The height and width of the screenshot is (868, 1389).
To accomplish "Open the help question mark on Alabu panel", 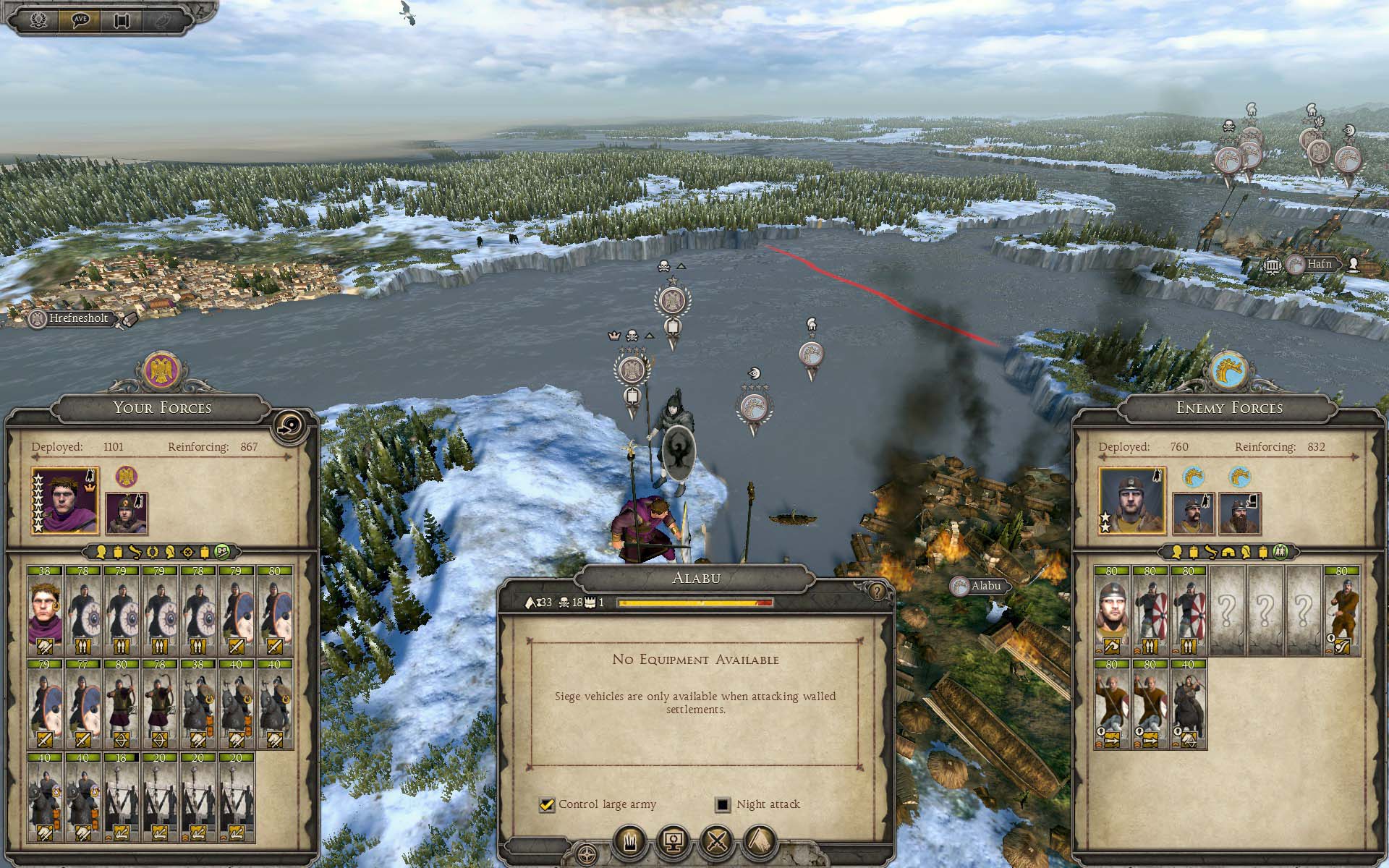I will (878, 592).
